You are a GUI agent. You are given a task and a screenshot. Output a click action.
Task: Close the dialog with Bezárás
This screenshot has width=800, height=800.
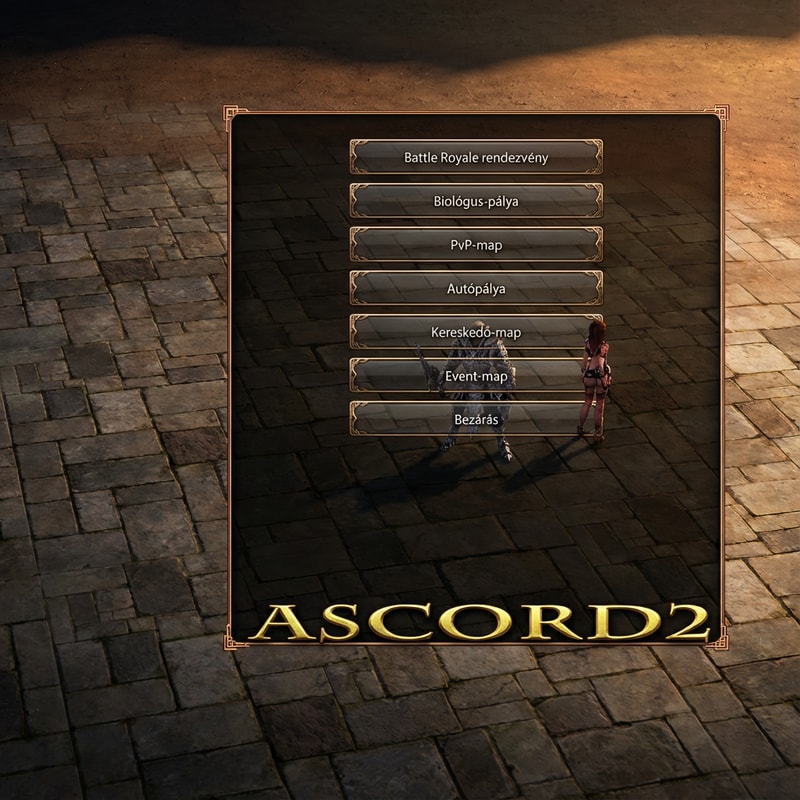pos(476,419)
